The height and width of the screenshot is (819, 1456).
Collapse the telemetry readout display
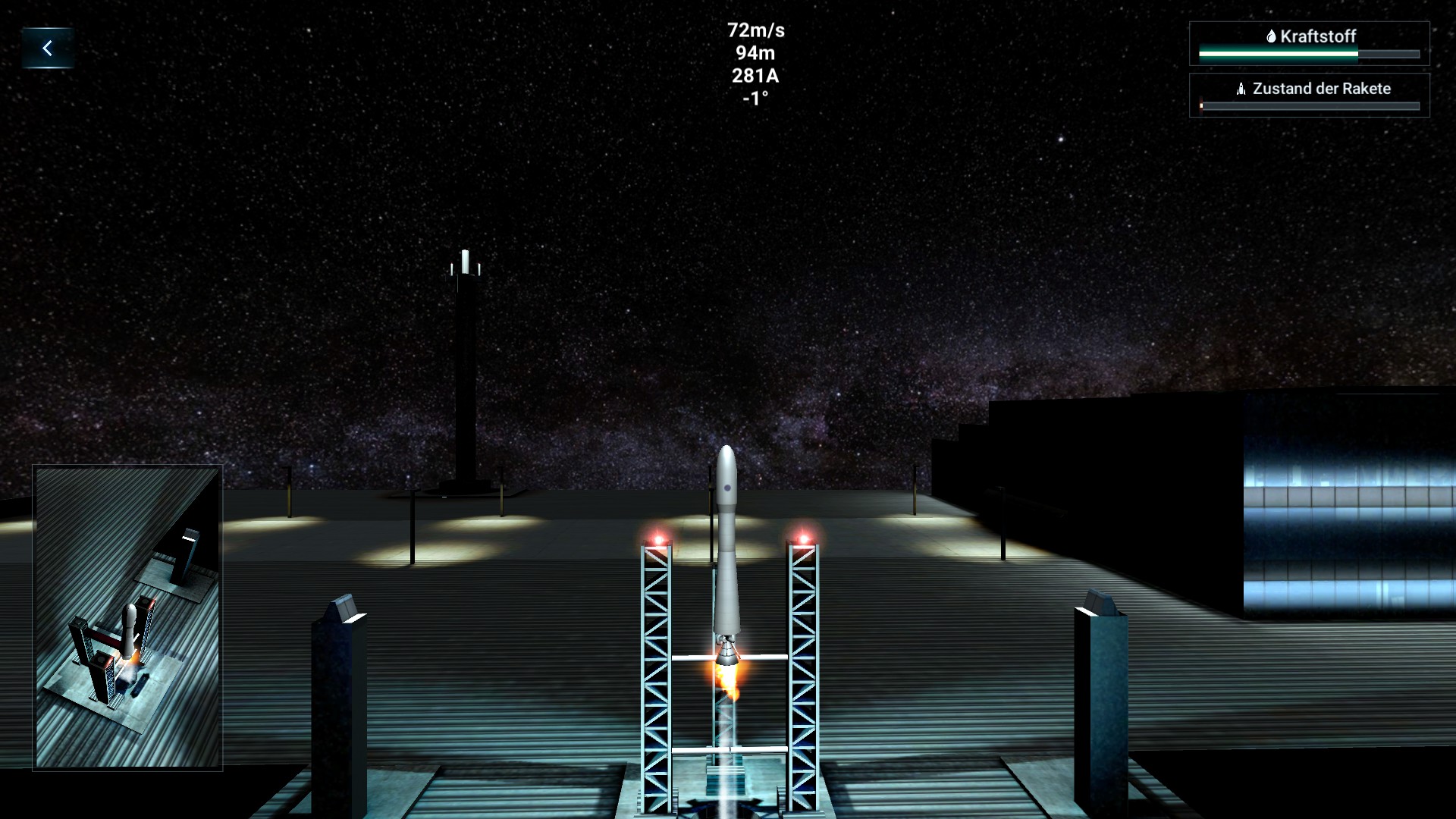pos(756,64)
